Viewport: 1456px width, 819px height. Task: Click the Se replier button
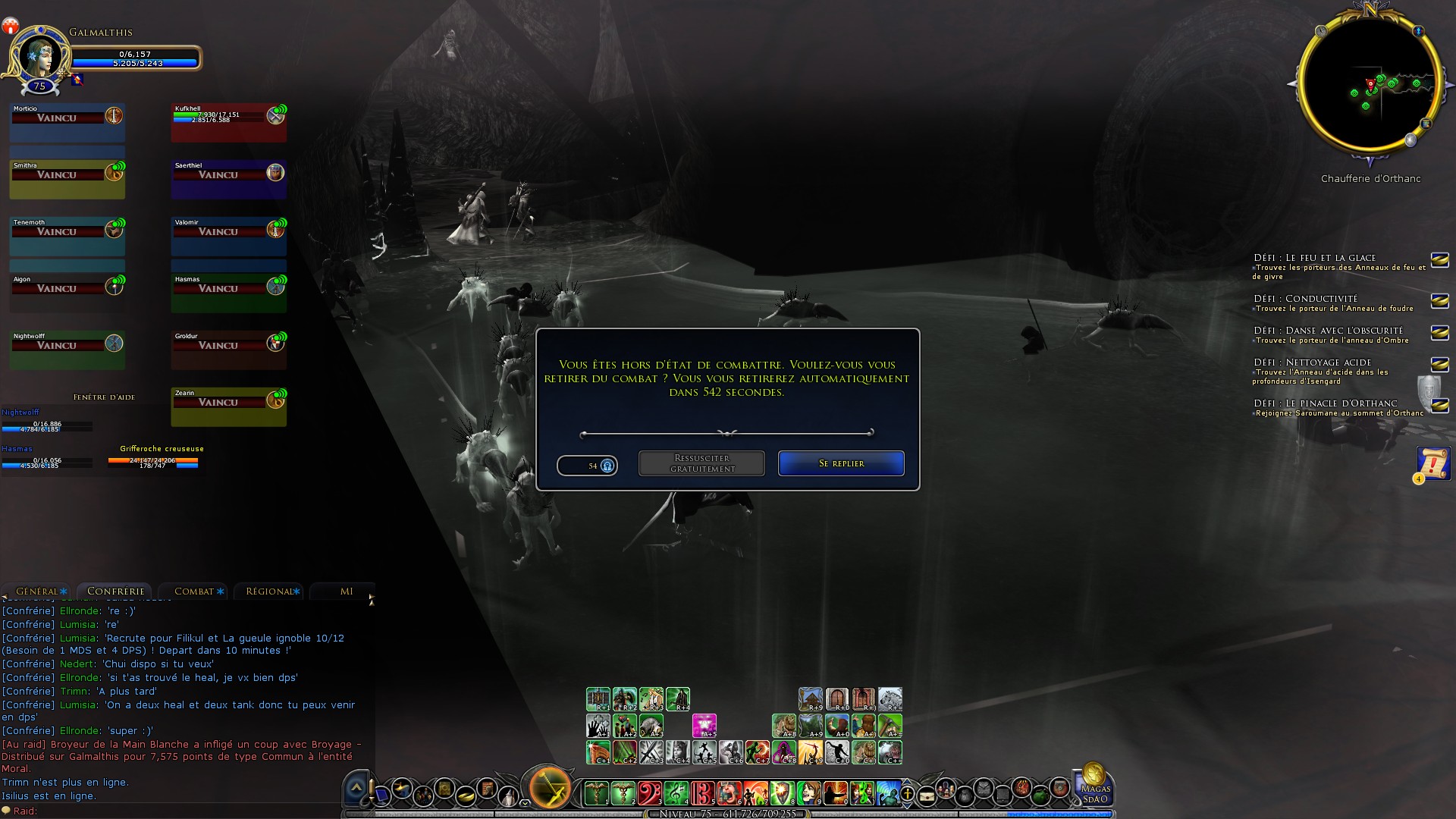coord(841,463)
